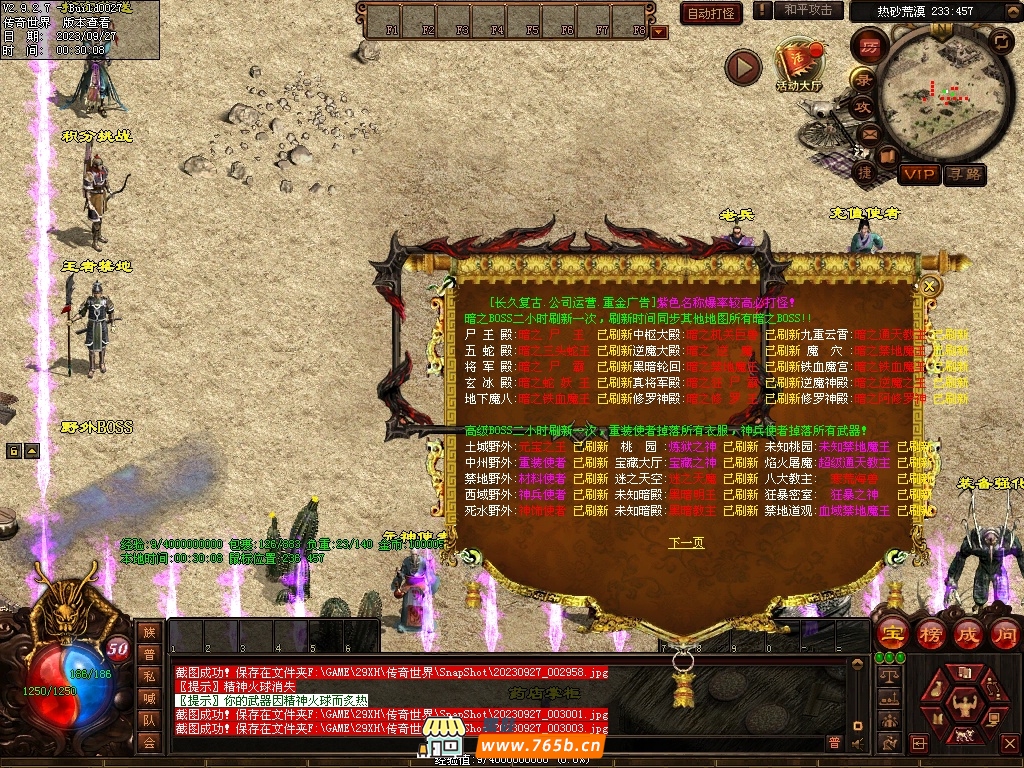Close the boss refresh notice panel
This screenshot has width=1024, height=768.
[x=930, y=286]
